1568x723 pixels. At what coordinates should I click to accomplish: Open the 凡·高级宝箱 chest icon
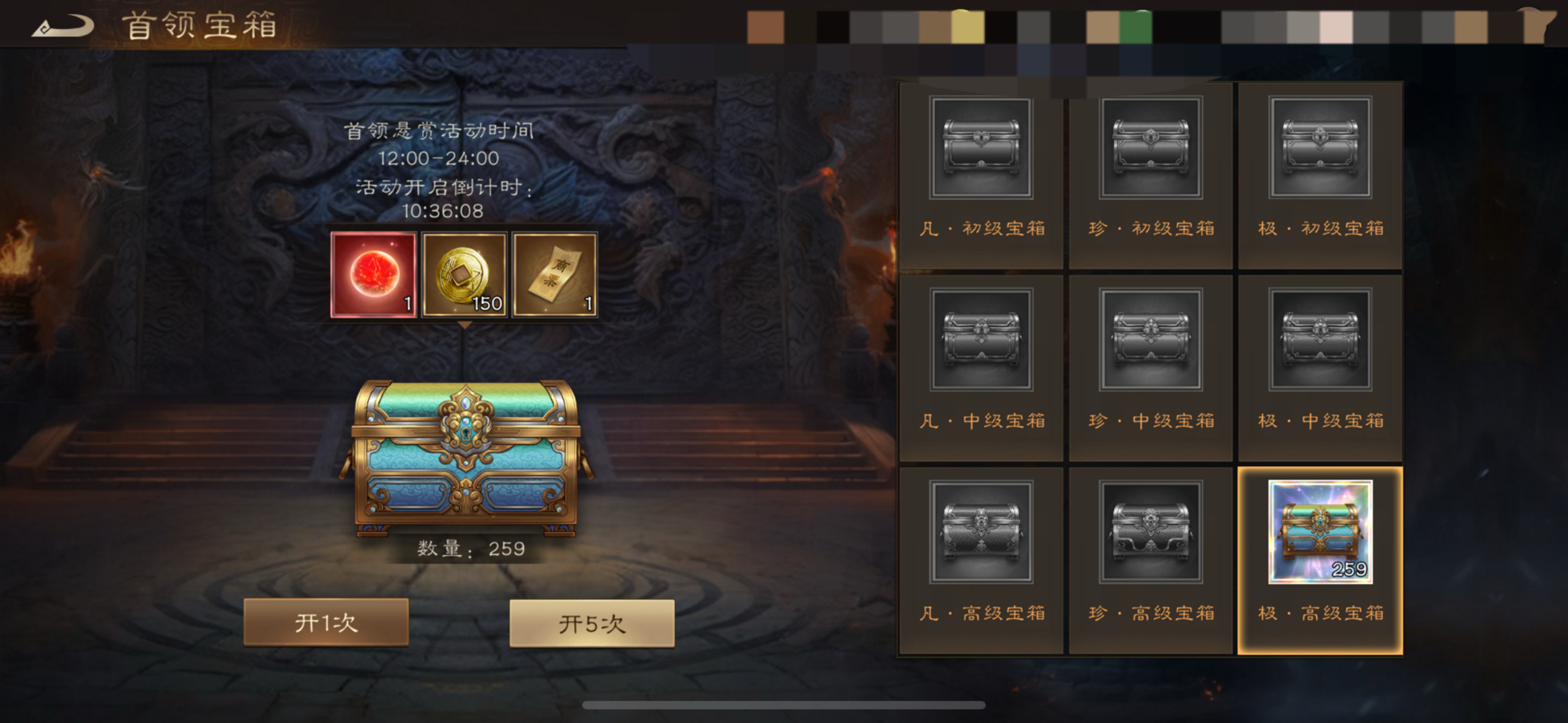(x=981, y=535)
